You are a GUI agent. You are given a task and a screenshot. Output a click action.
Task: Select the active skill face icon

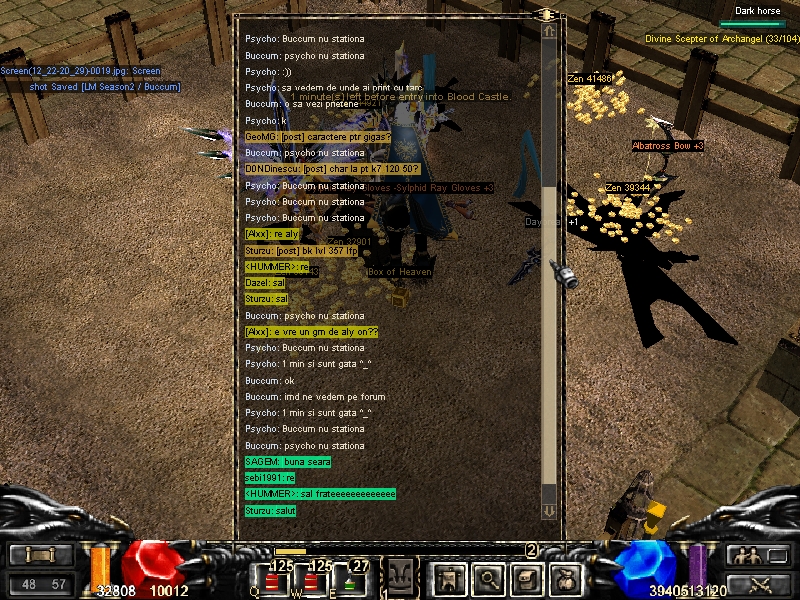pyautogui.click(x=401, y=579)
